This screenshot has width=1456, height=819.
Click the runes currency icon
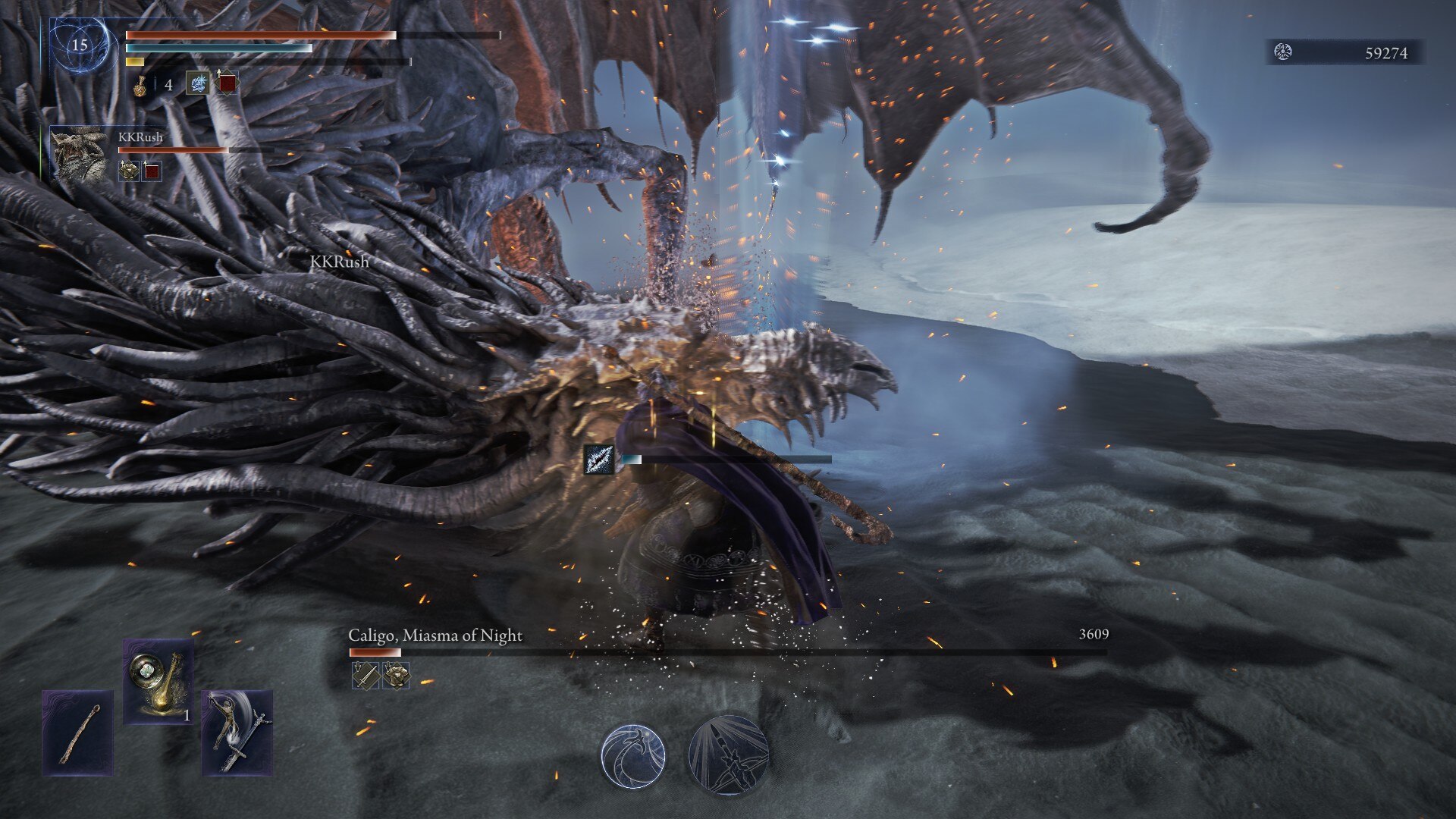click(1283, 52)
